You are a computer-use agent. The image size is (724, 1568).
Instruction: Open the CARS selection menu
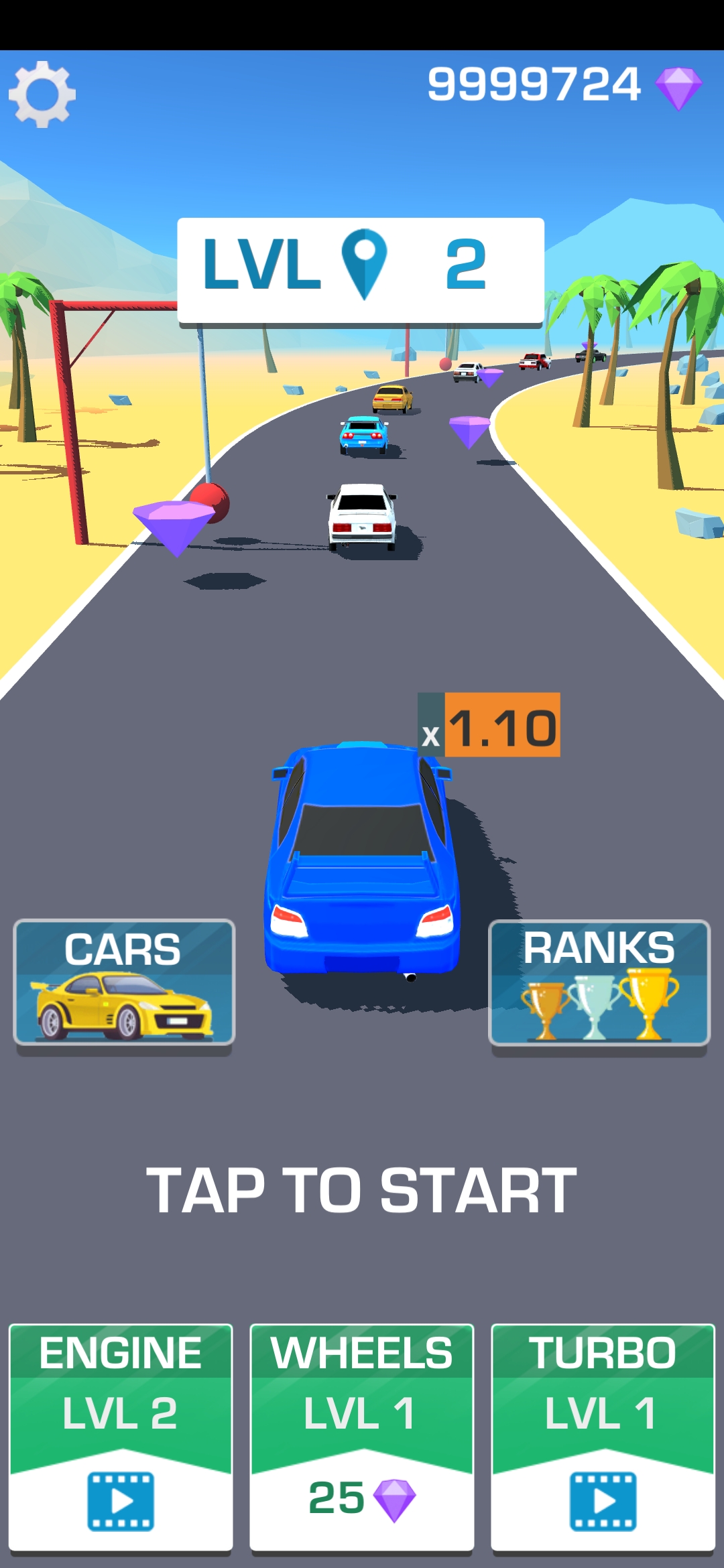[124, 982]
